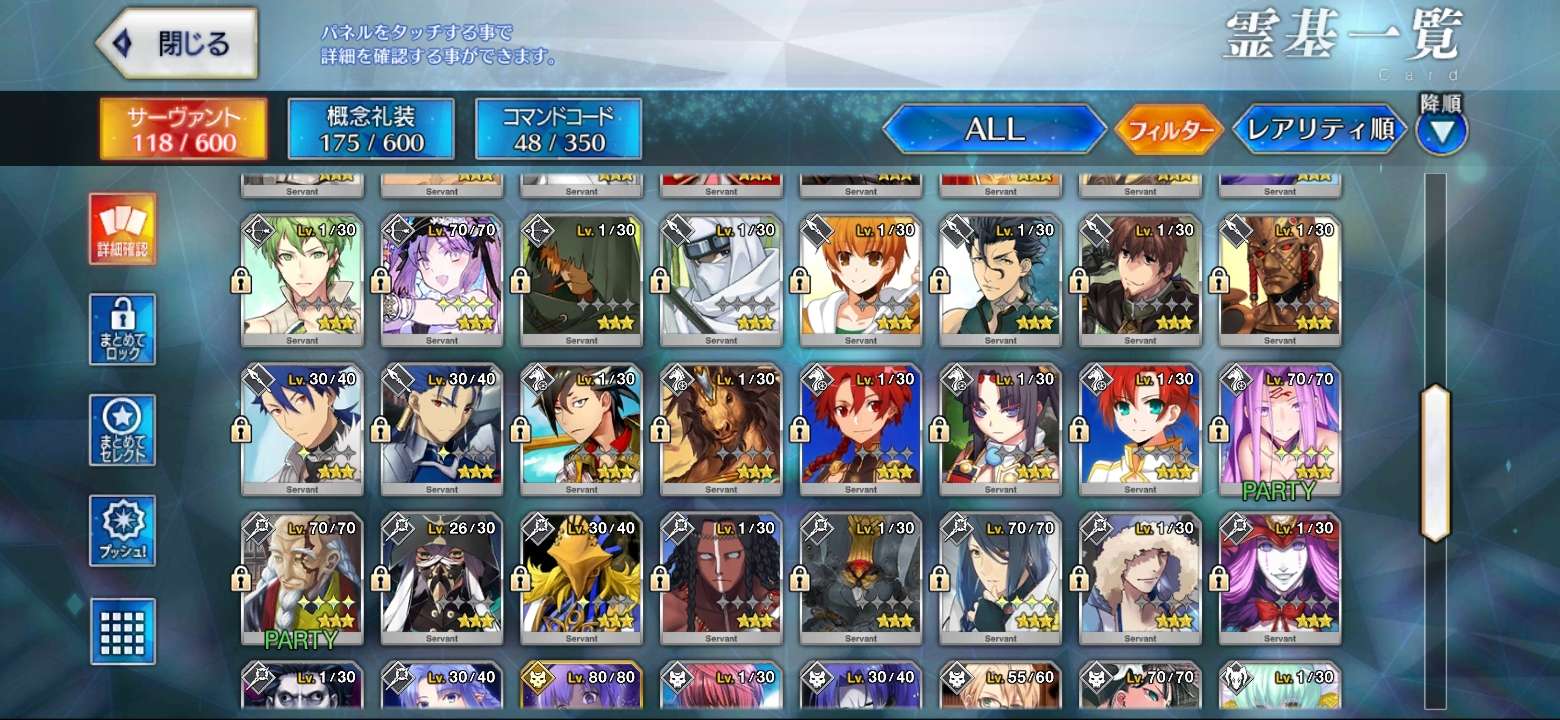The width and height of the screenshot is (1560, 720).
Task: Switch to the サーヴァント tab
Action: point(183,129)
